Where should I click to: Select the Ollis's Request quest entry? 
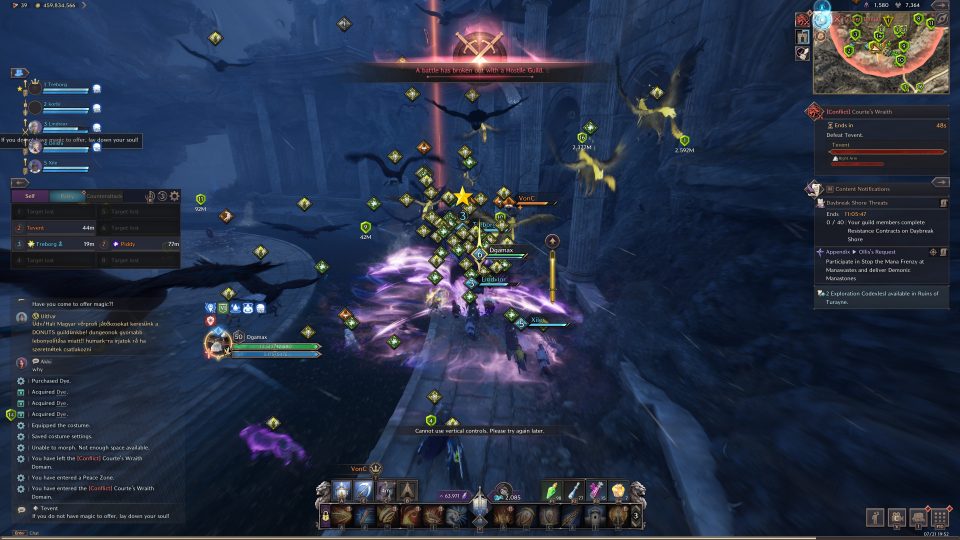pos(878,252)
